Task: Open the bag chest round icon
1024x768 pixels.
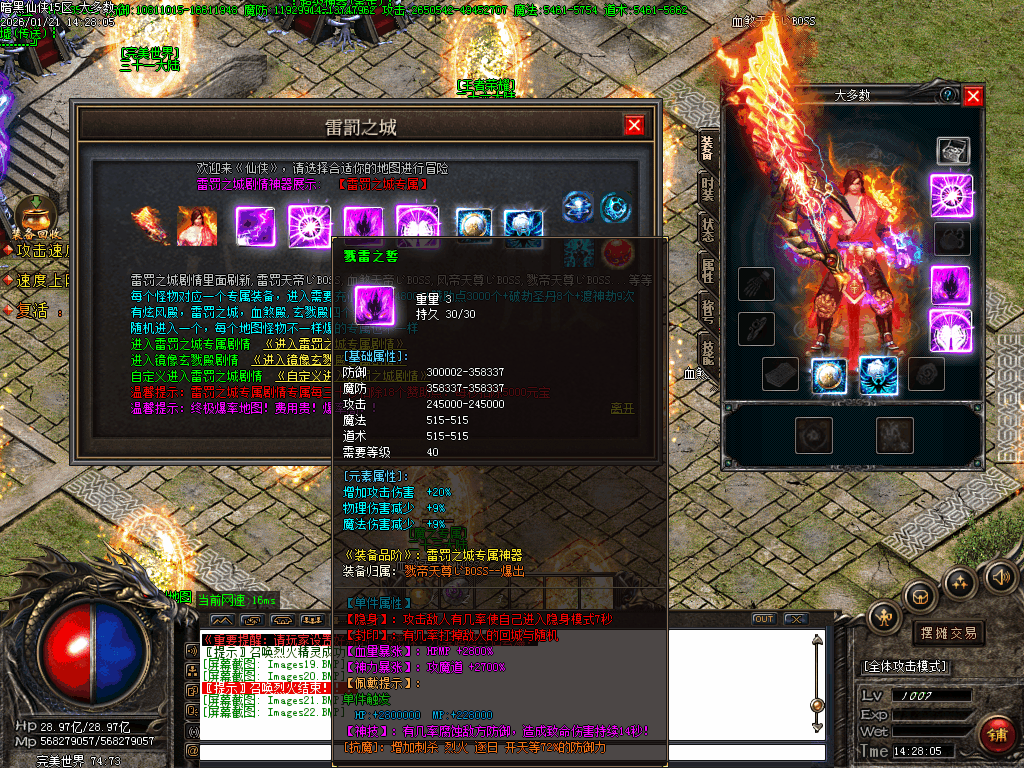Action: [x=921, y=597]
